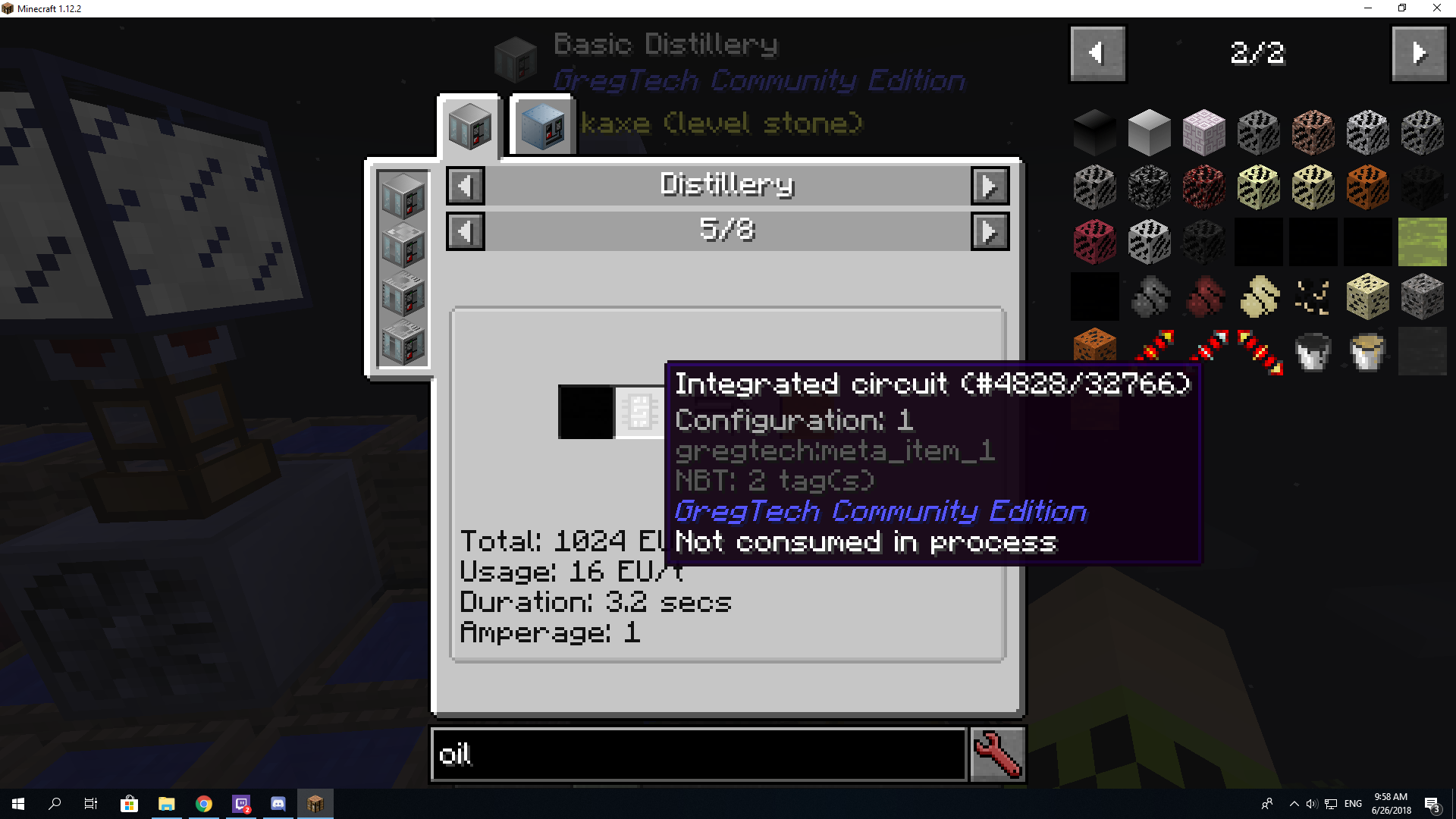Click the Integrated Circuit in the recipe slot

pyautogui.click(x=639, y=412)
